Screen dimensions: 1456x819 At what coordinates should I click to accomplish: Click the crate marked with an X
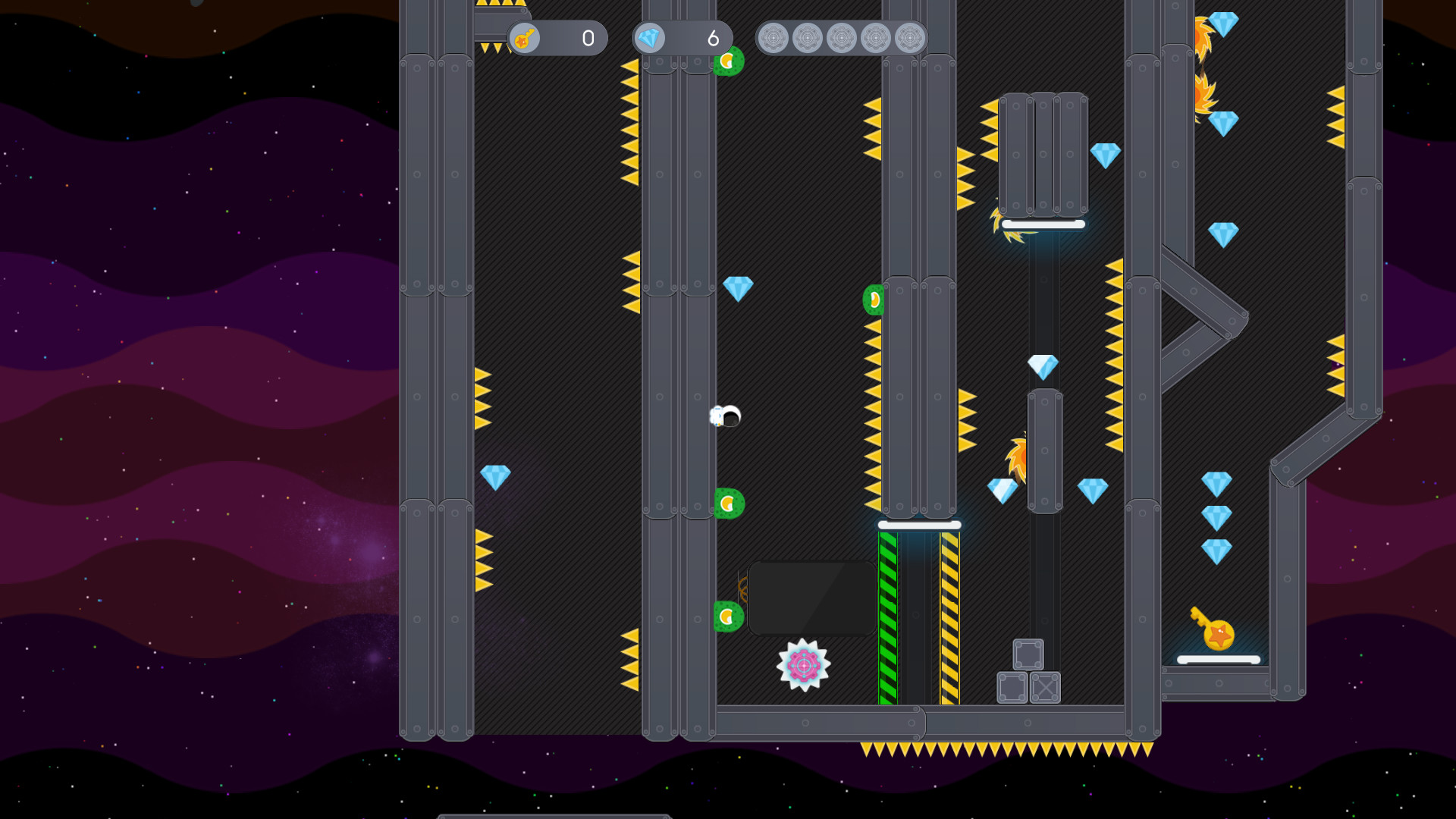point(1045,689)
